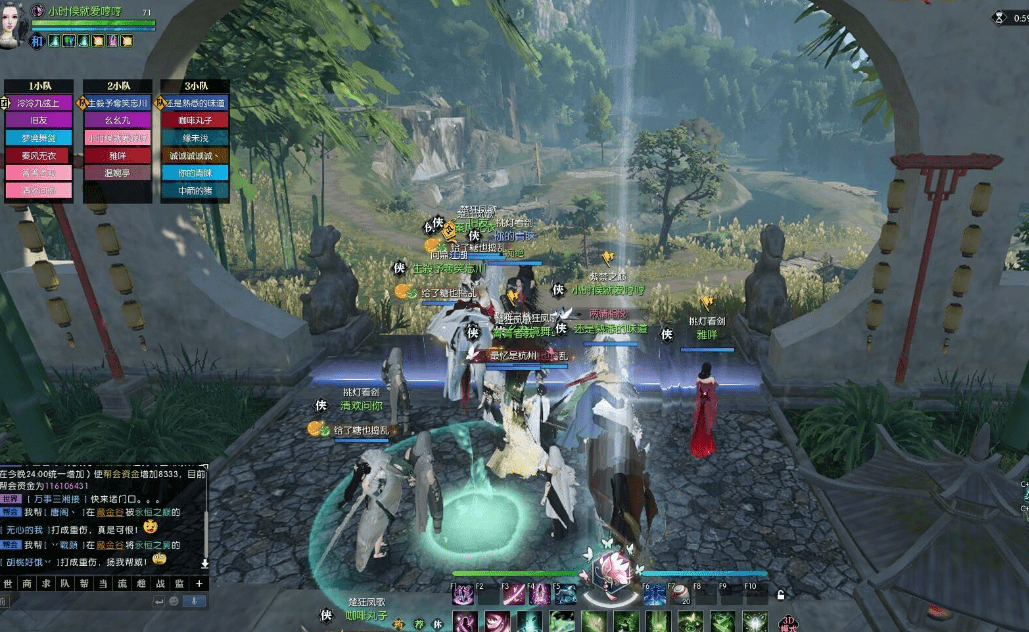Open the chat emoji picker

[173, 601]
